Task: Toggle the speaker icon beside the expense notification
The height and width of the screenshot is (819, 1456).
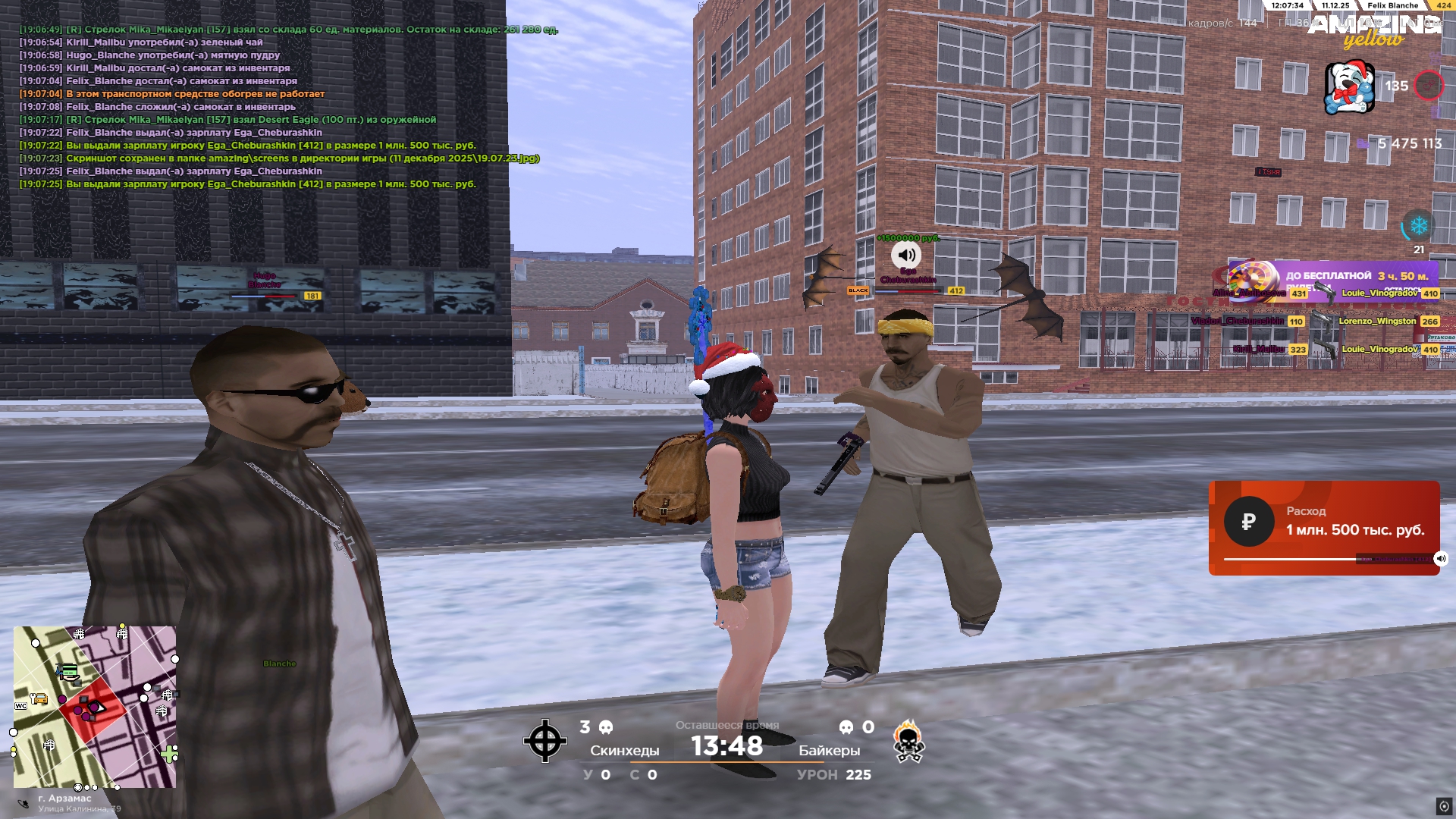Action: [1441, 559]
